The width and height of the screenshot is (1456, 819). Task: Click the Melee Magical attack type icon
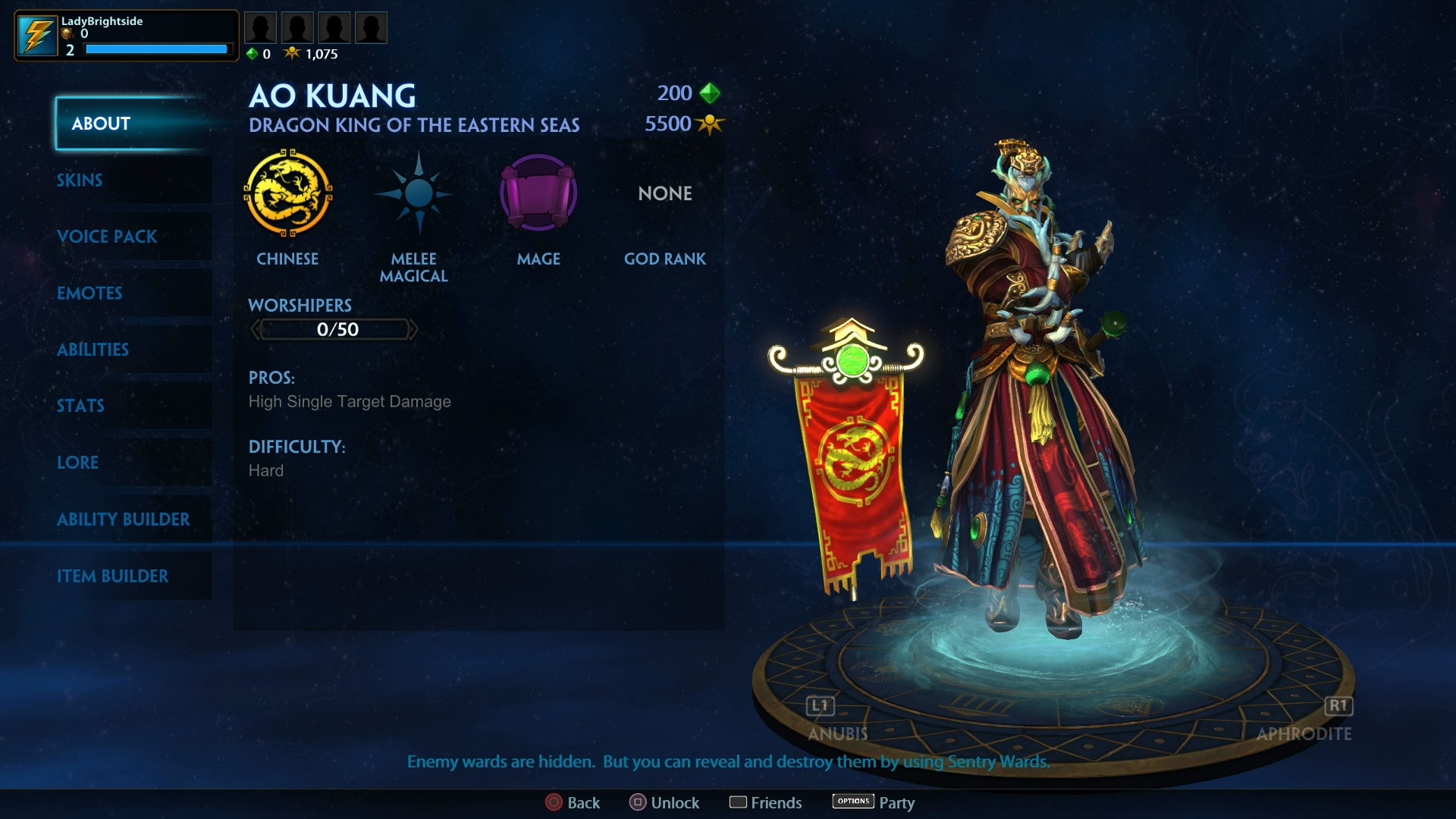pos(414,194)
